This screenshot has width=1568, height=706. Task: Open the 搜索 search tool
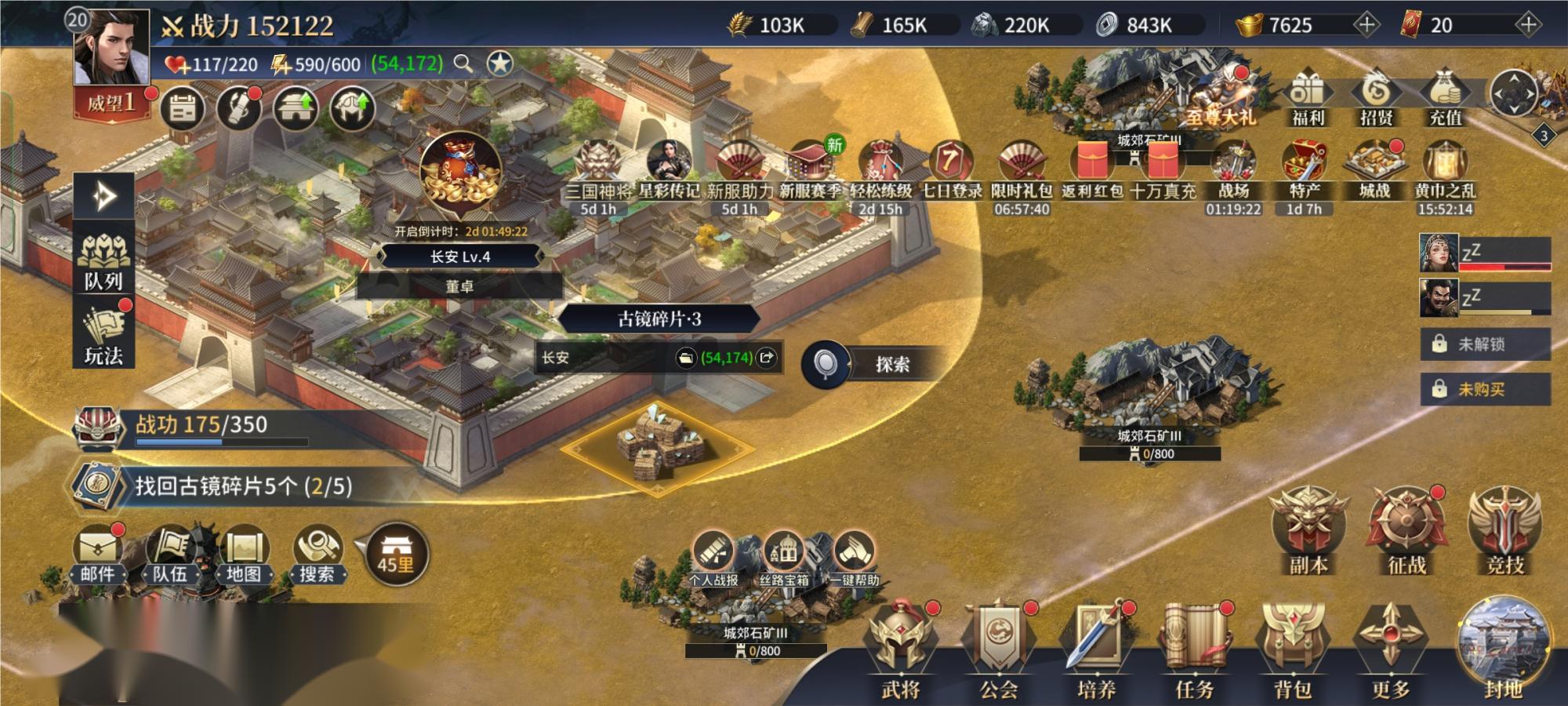[318, 553]
